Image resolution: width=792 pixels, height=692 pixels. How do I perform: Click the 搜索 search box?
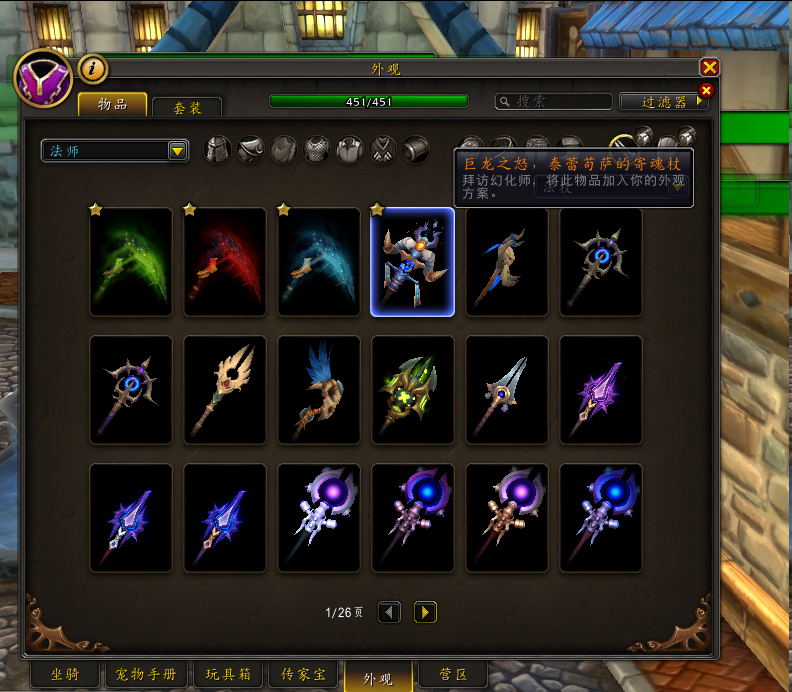[554, 101]
